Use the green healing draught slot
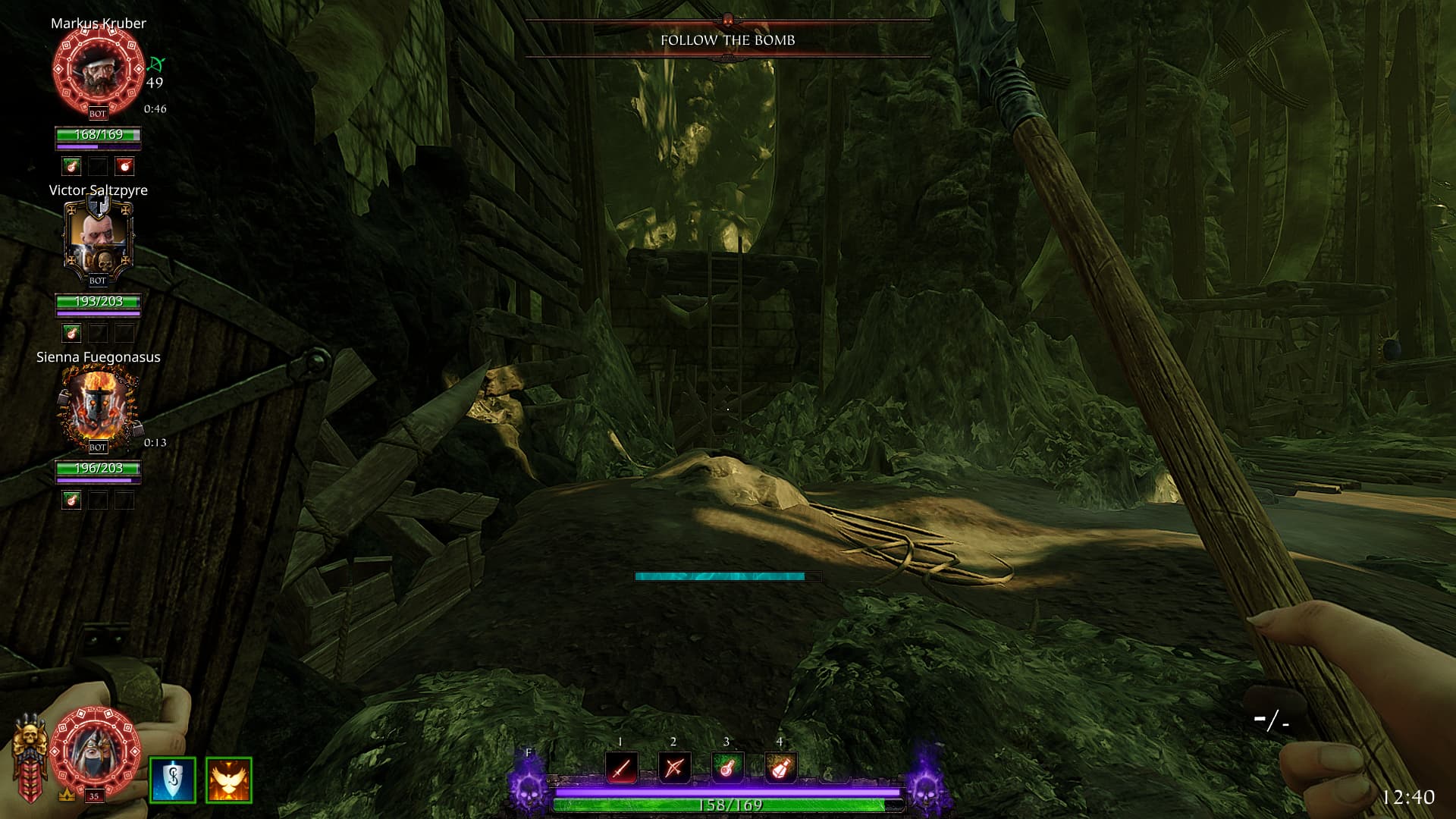 (x=726, y=768)
